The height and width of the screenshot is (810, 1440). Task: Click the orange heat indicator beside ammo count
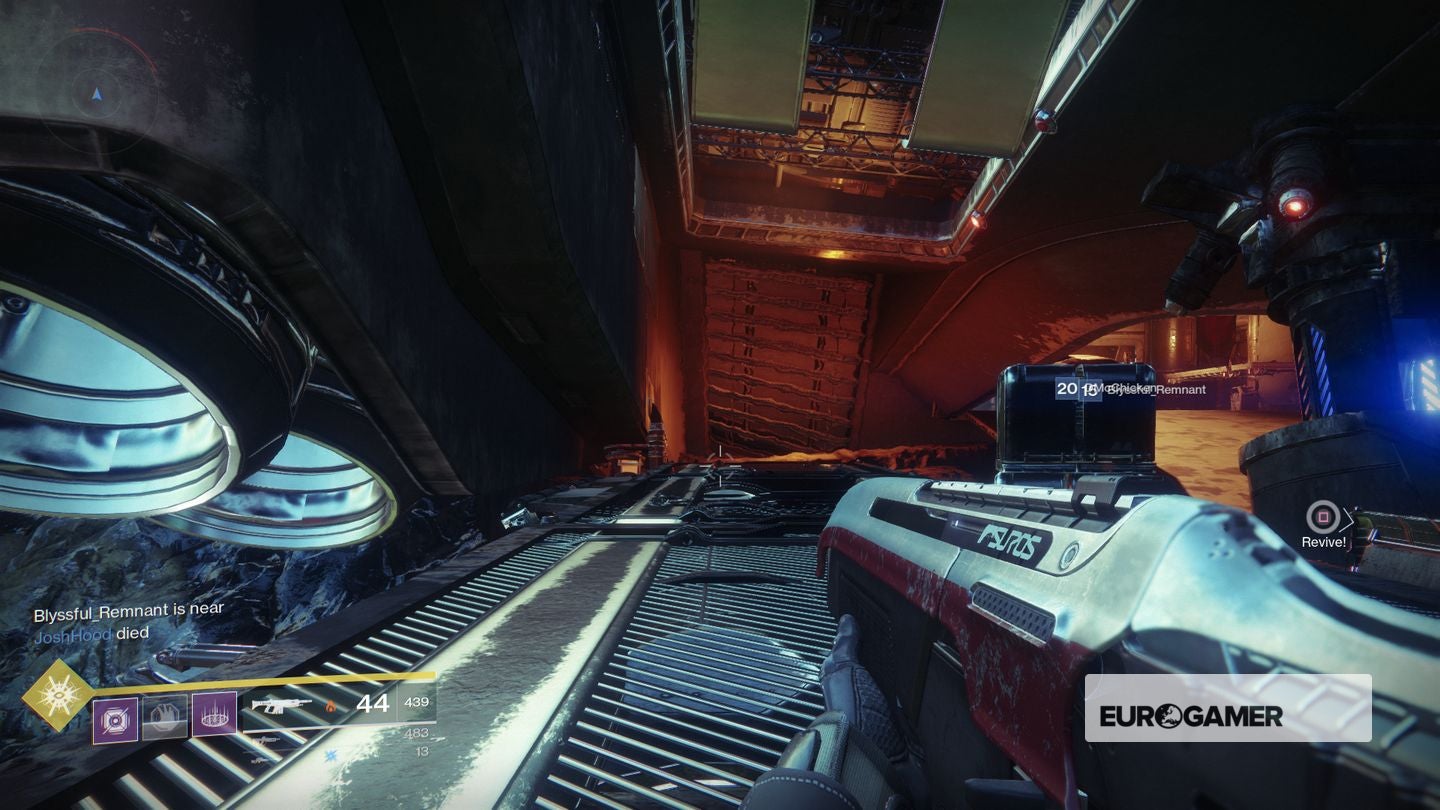tap(332, 708)
